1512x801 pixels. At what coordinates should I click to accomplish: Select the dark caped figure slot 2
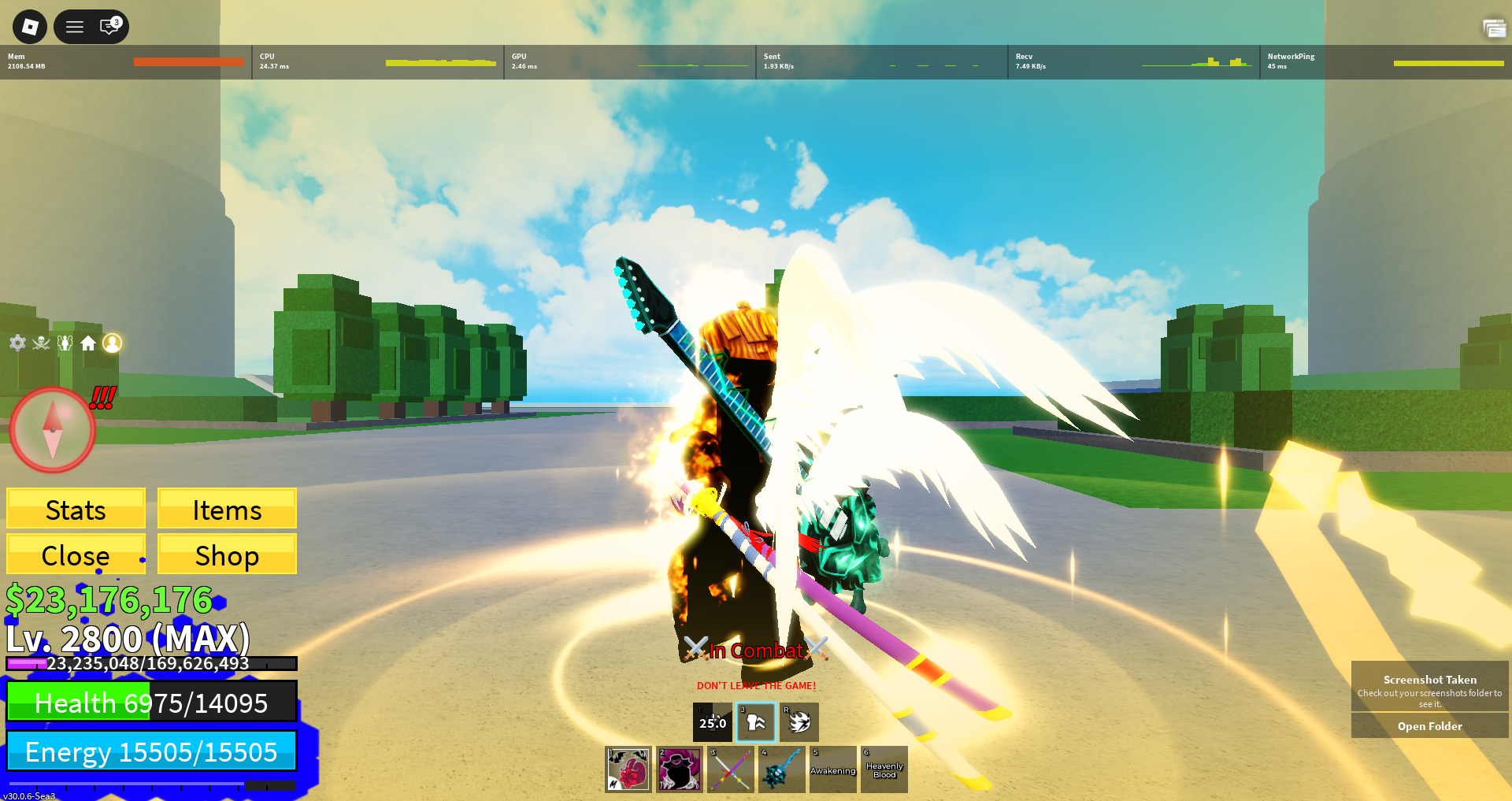click(x=680, y=769)
